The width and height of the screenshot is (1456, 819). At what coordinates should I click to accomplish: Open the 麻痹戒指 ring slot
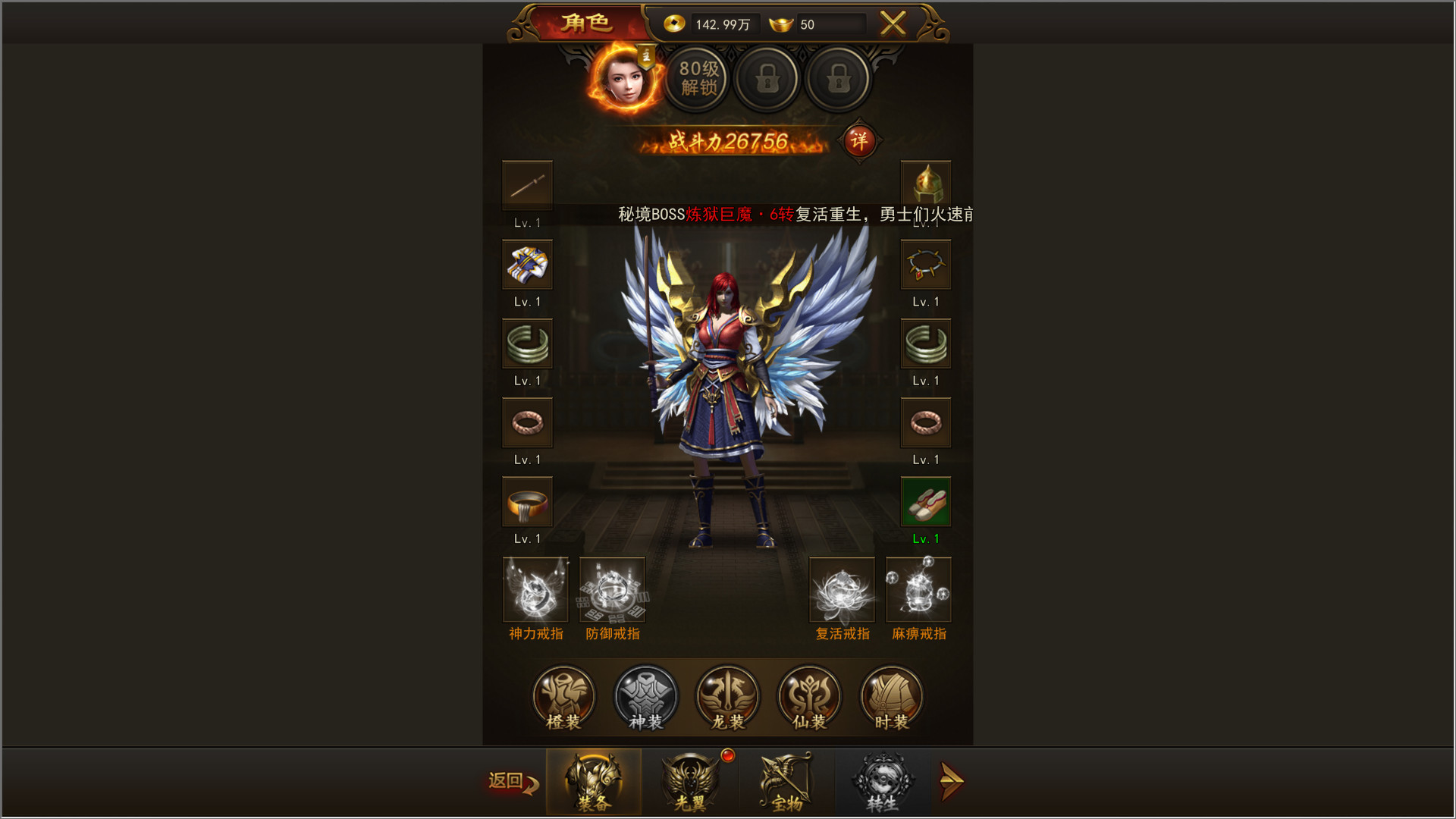(x=918, y=589)
